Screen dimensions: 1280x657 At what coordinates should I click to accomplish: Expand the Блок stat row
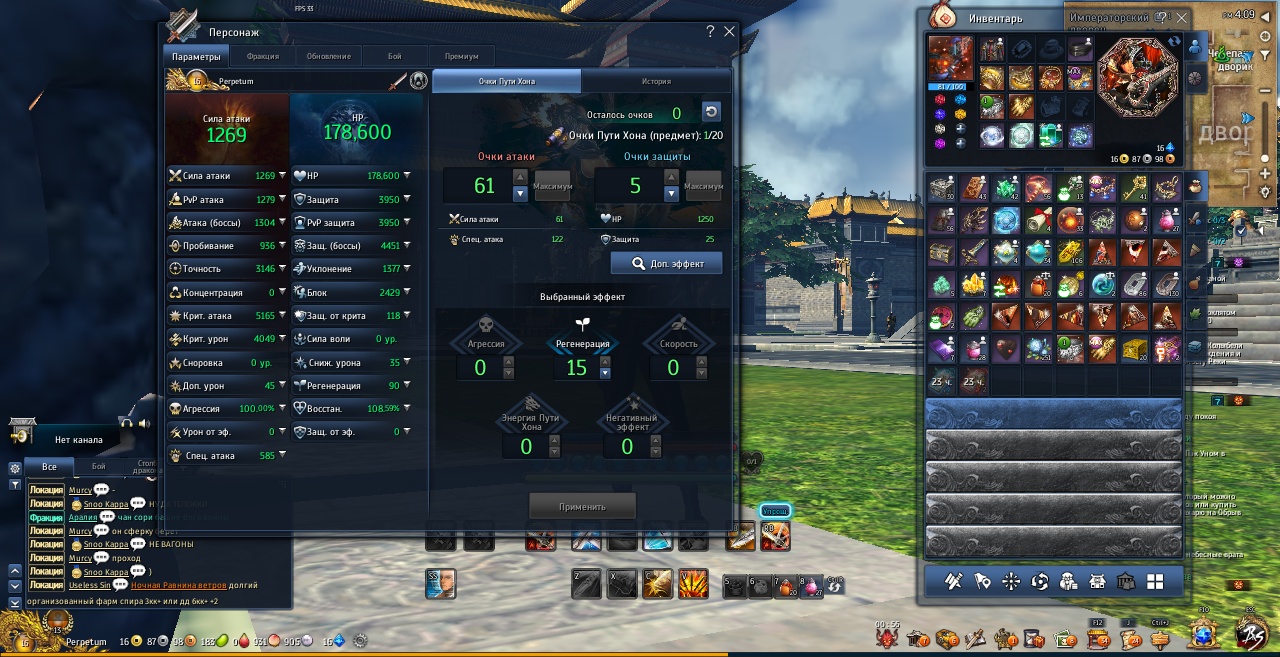(407, 293)
